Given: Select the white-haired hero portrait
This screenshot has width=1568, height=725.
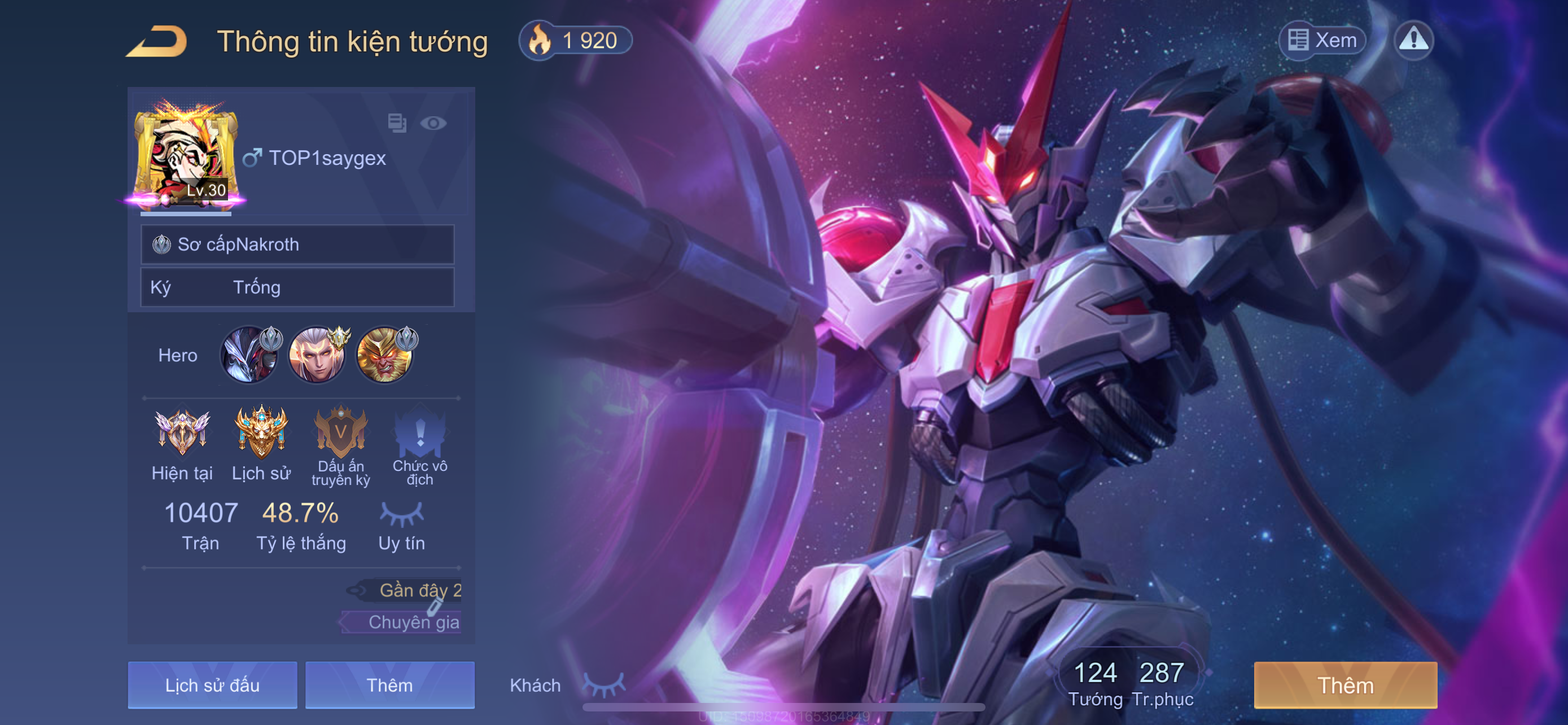Looking at the screenshot, I should coord(317,355).
